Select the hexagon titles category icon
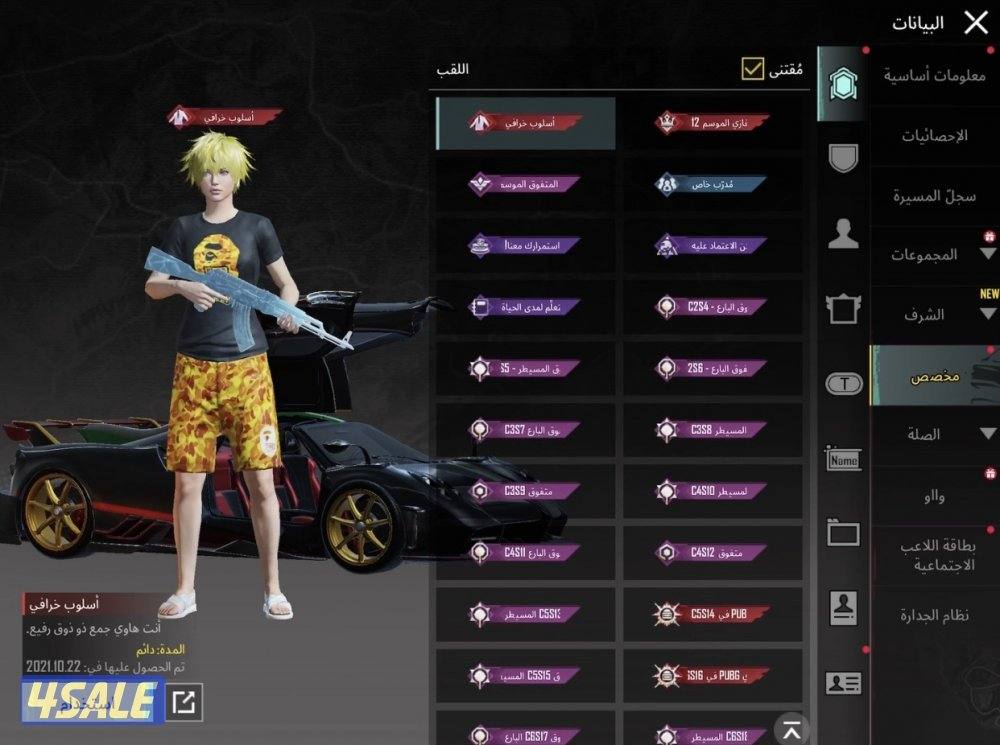 [x=842, y=84]
